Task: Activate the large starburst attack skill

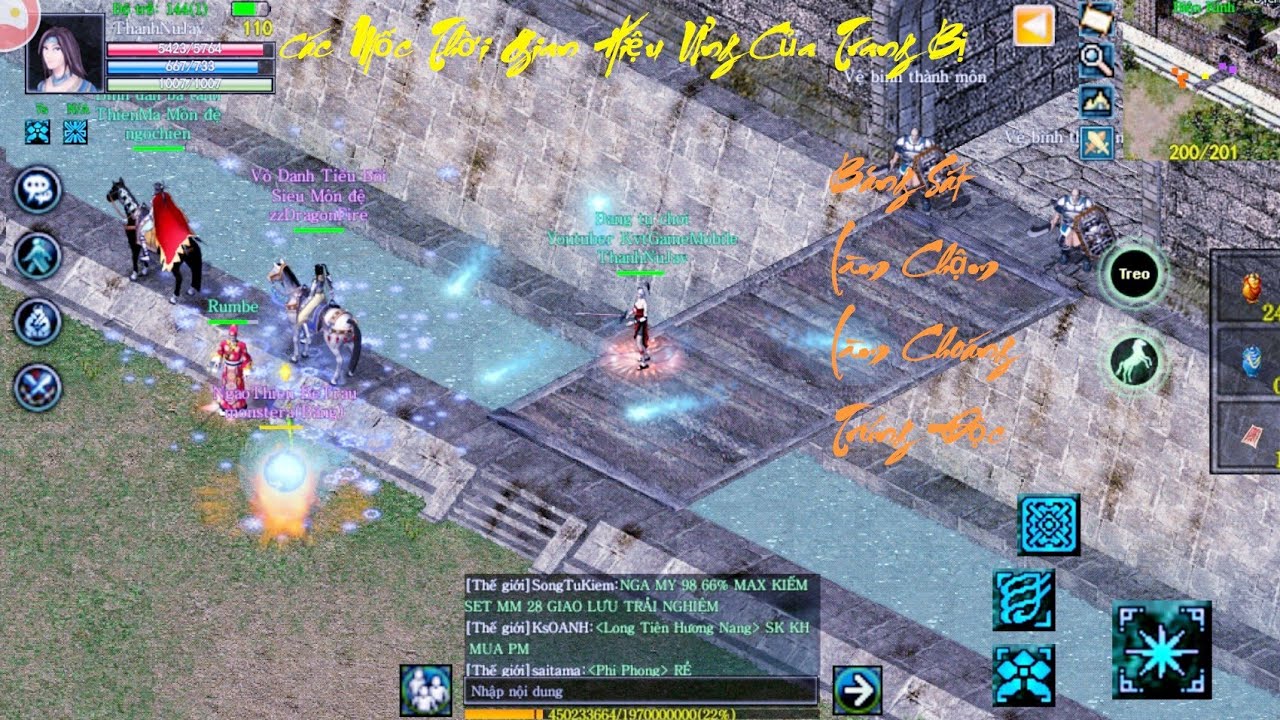Action: [x=1161, y=649]
